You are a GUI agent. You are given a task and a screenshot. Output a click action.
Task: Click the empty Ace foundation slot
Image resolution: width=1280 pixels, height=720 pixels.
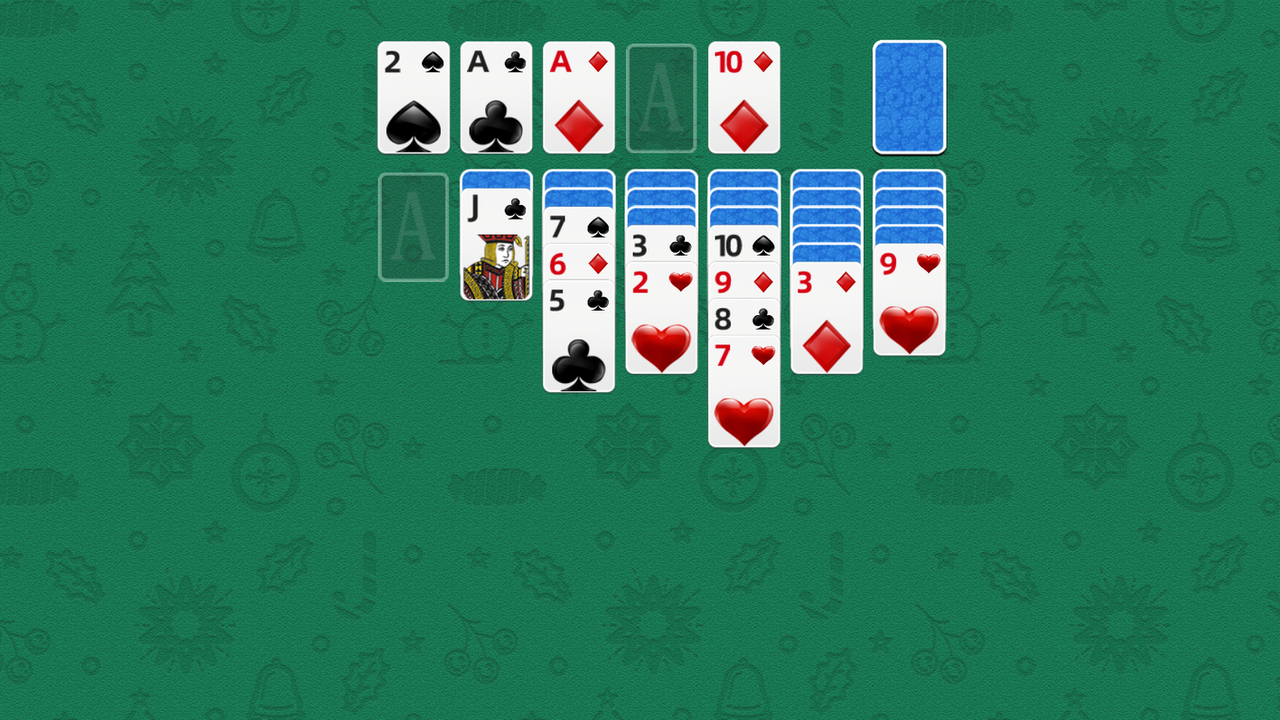[x=661, y=97]
